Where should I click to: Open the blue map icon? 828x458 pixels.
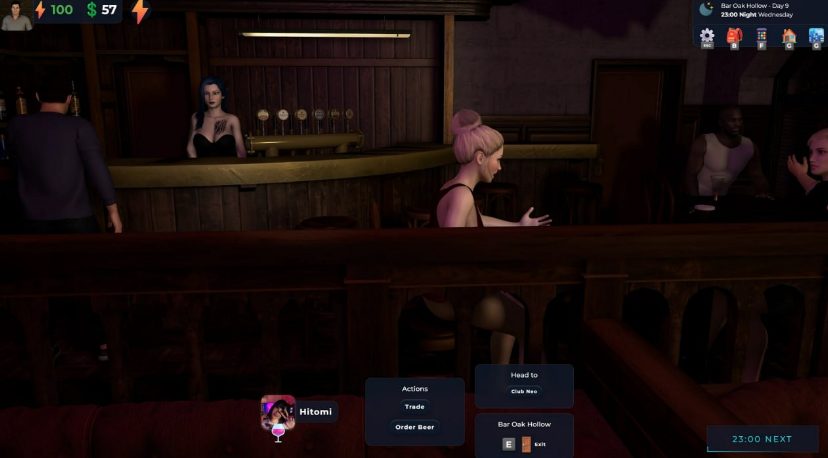pyautogui.click(x=816, y=36)
